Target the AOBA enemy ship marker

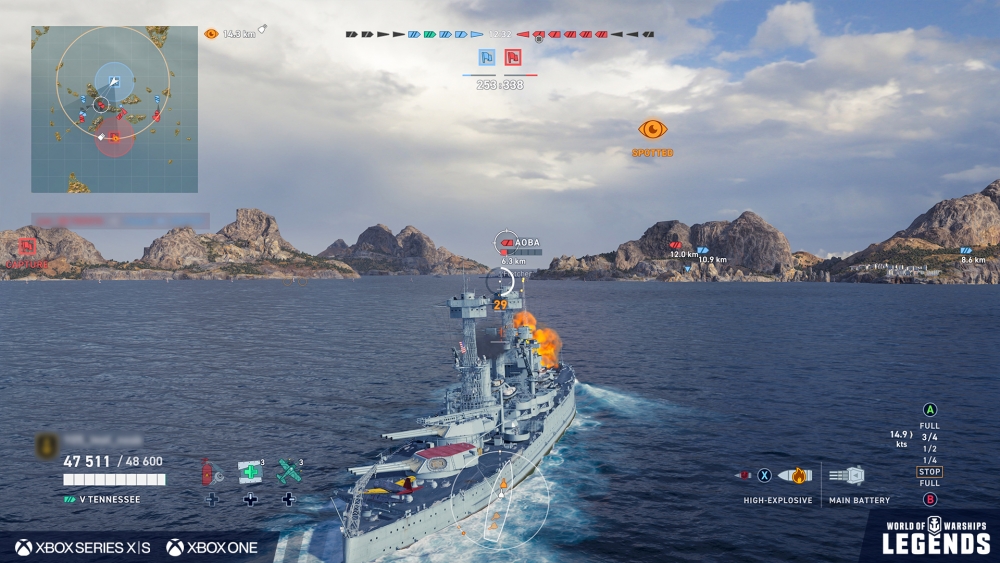tap(506, 243)
